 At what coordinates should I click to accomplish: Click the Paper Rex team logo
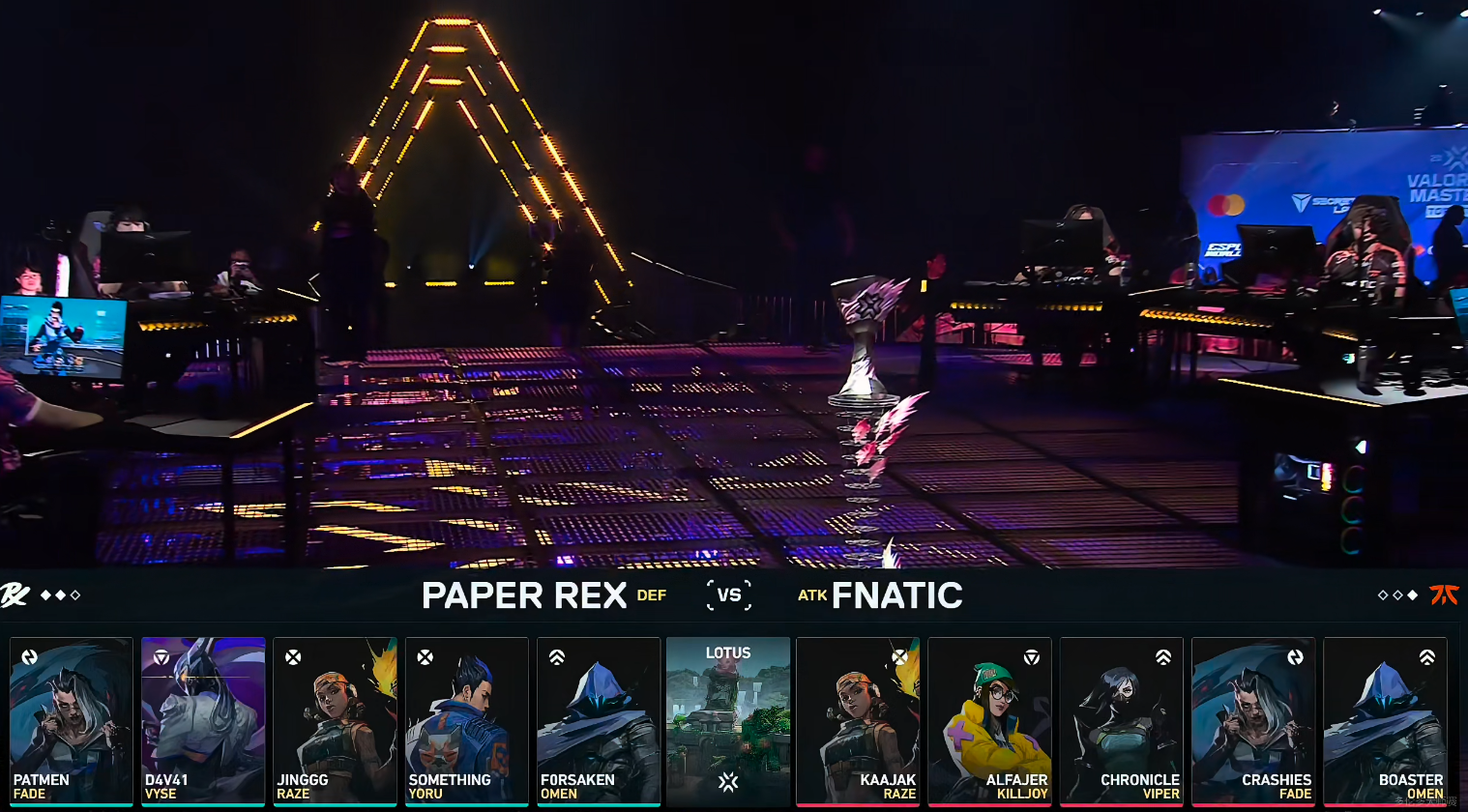pos(15,594)
